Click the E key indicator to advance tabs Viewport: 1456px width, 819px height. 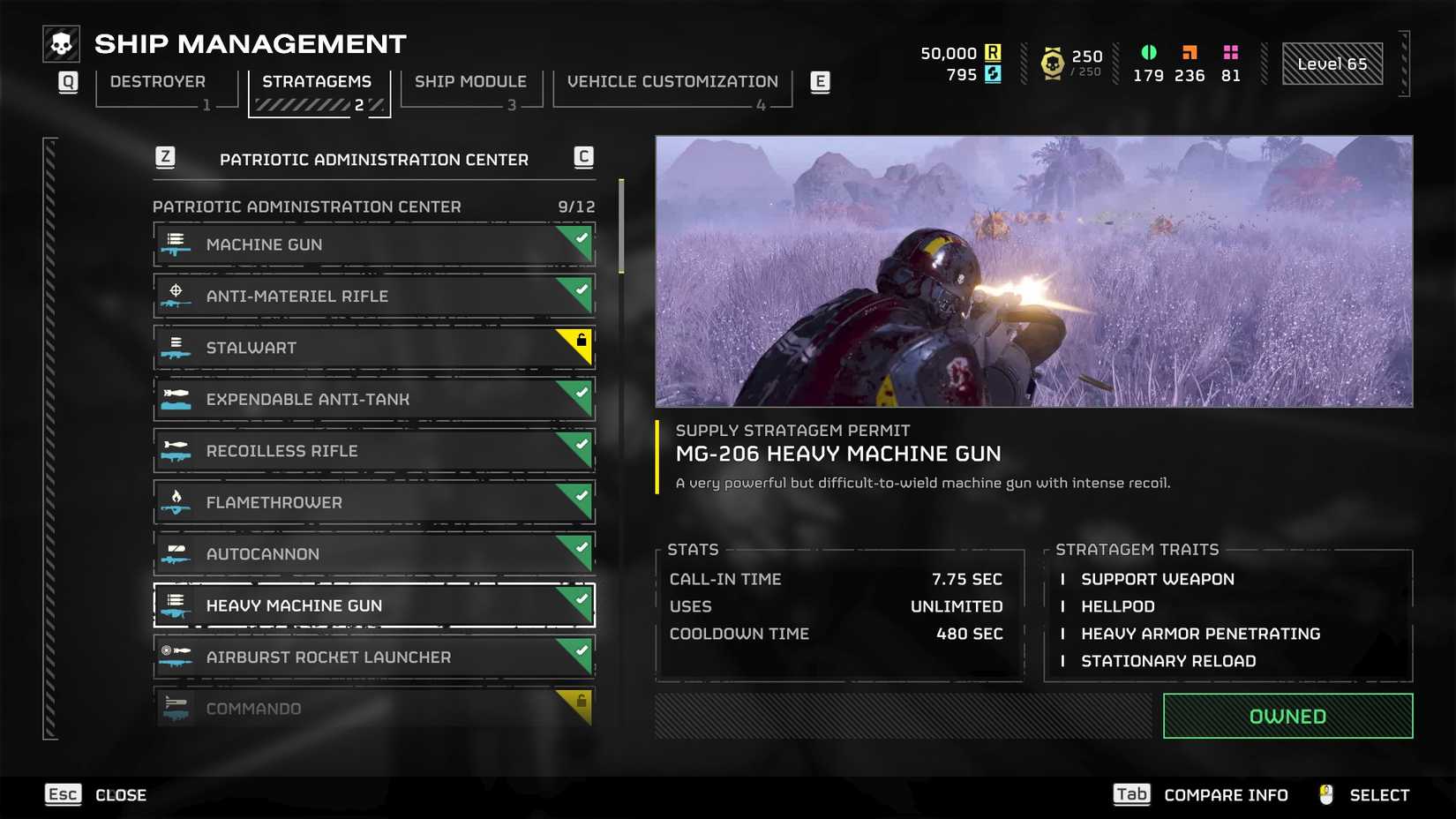(x=820, y=81)
